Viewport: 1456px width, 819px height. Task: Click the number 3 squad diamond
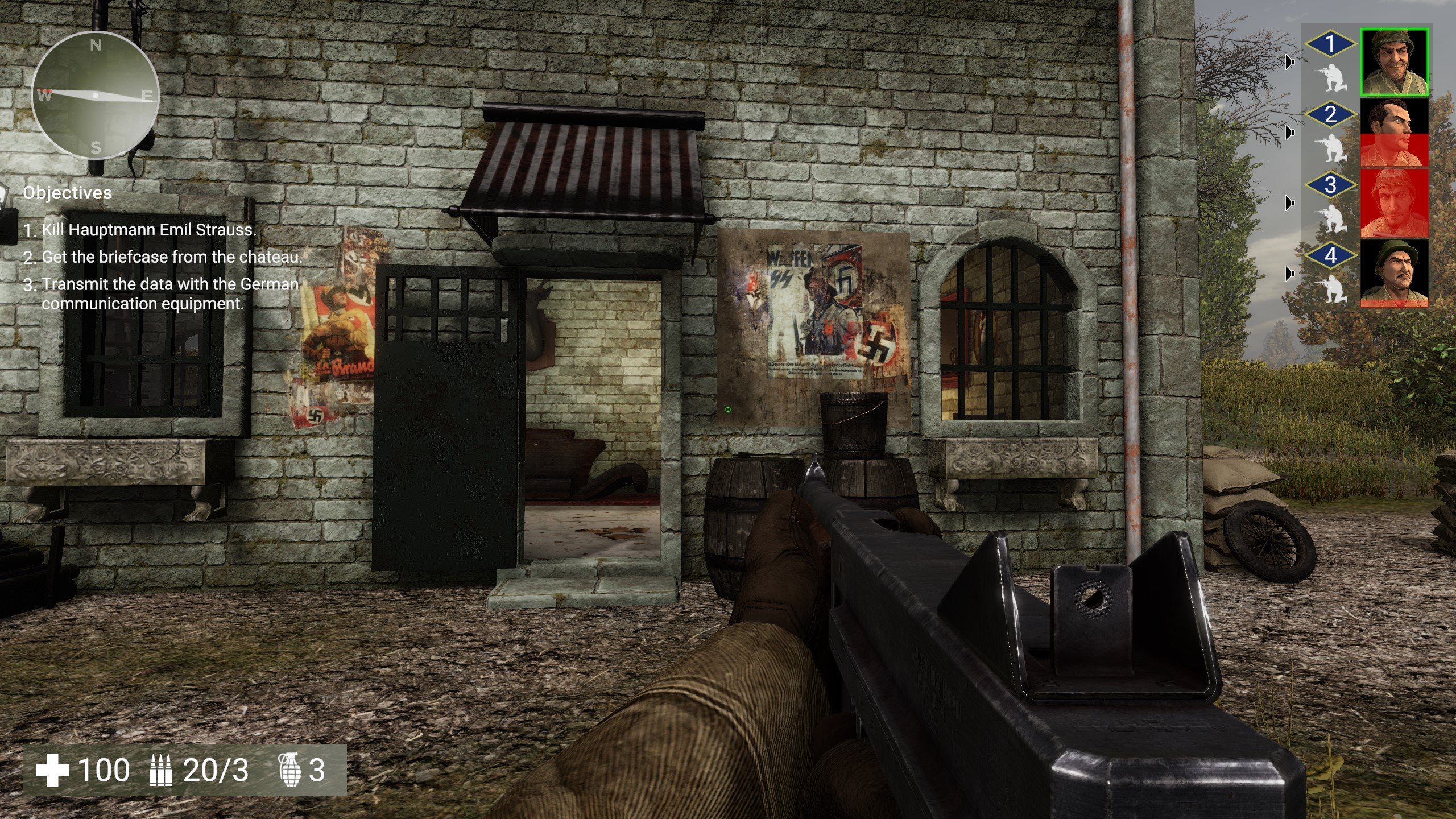[1330, 185]
